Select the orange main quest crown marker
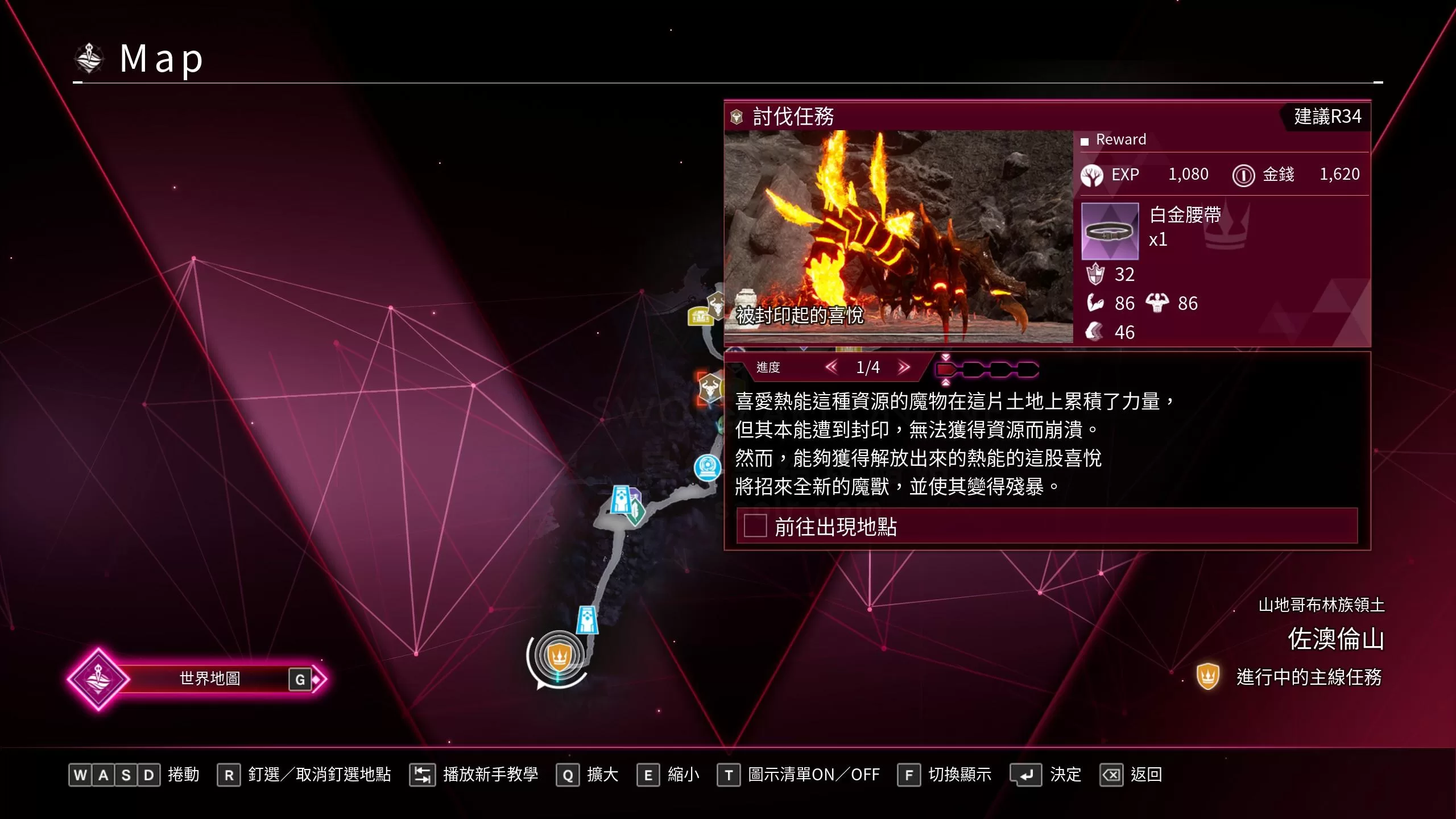The image size is (1456, 819). [x=559, y=656]
